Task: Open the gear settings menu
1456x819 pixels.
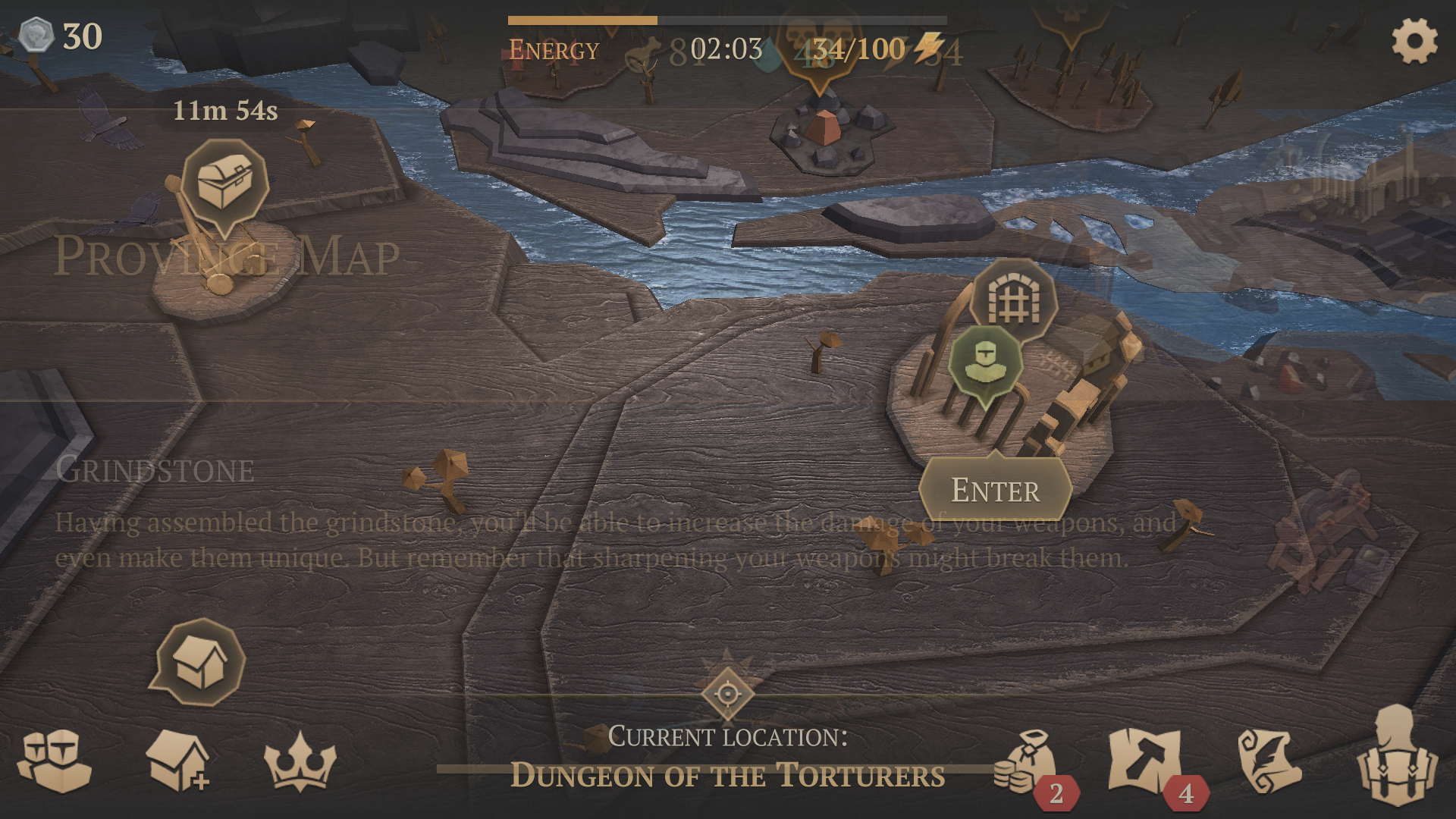Action: click(x=1414, y=41)
